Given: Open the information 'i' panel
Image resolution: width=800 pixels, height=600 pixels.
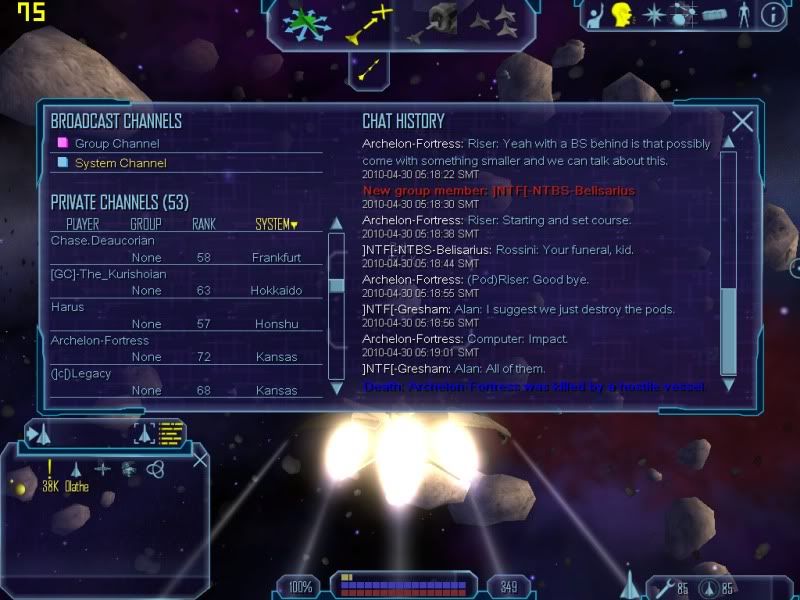Looking at the screenshot, I should 771,15.
